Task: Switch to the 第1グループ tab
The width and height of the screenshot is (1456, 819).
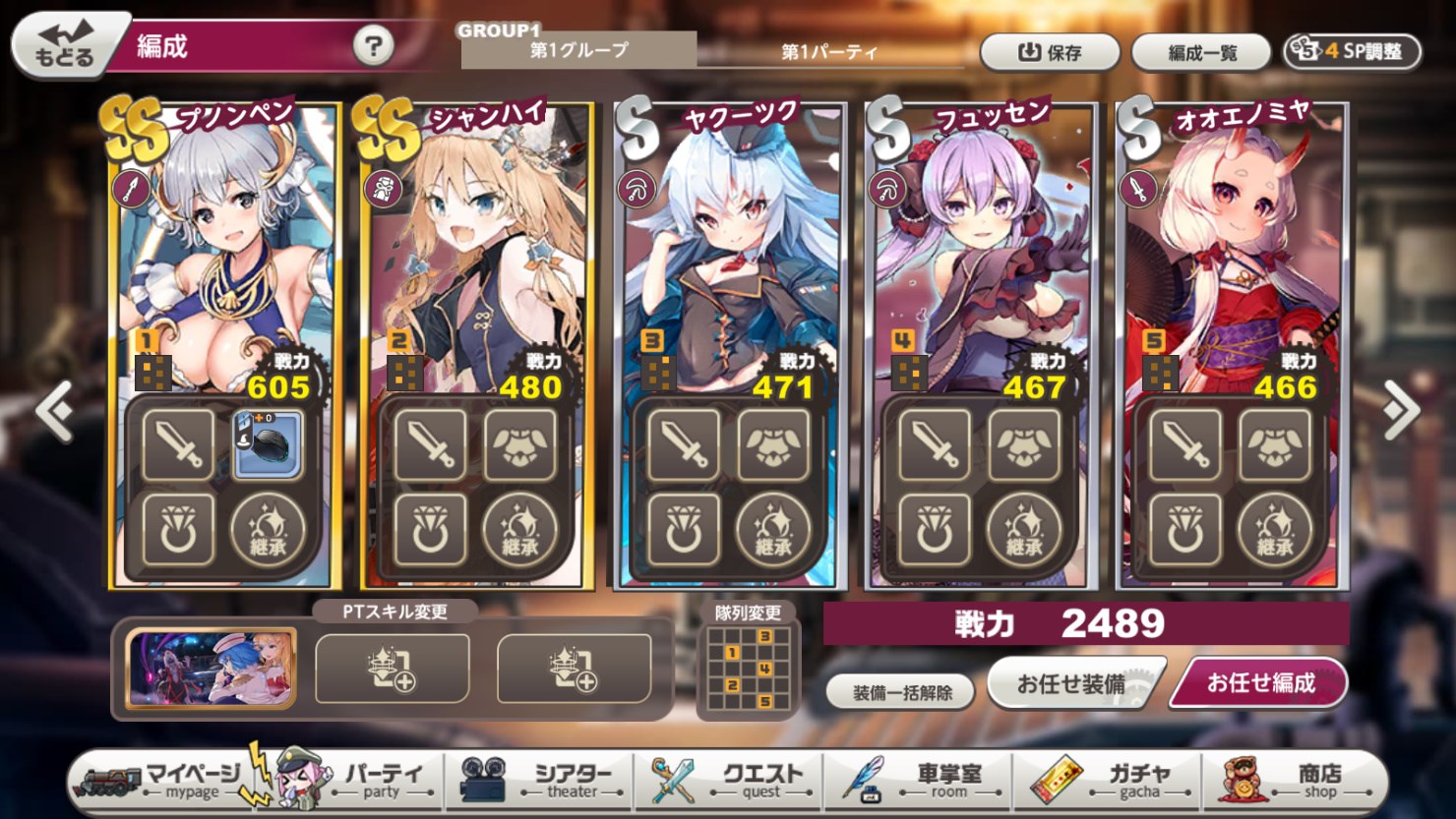Action: pos(578,53)
